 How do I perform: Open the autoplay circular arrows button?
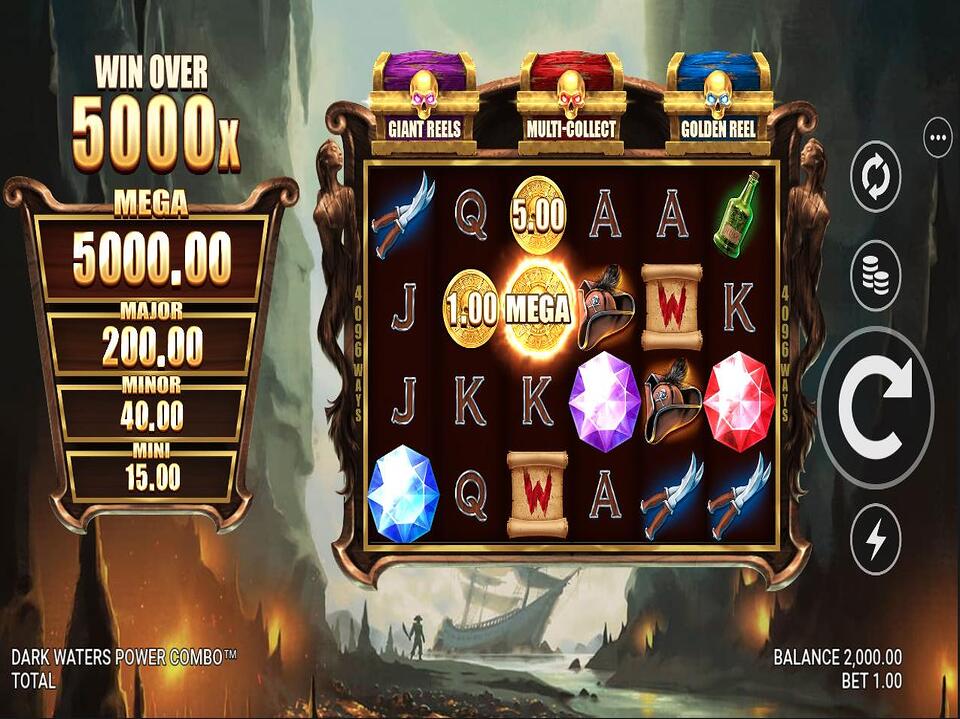click(x=876, y=177)
